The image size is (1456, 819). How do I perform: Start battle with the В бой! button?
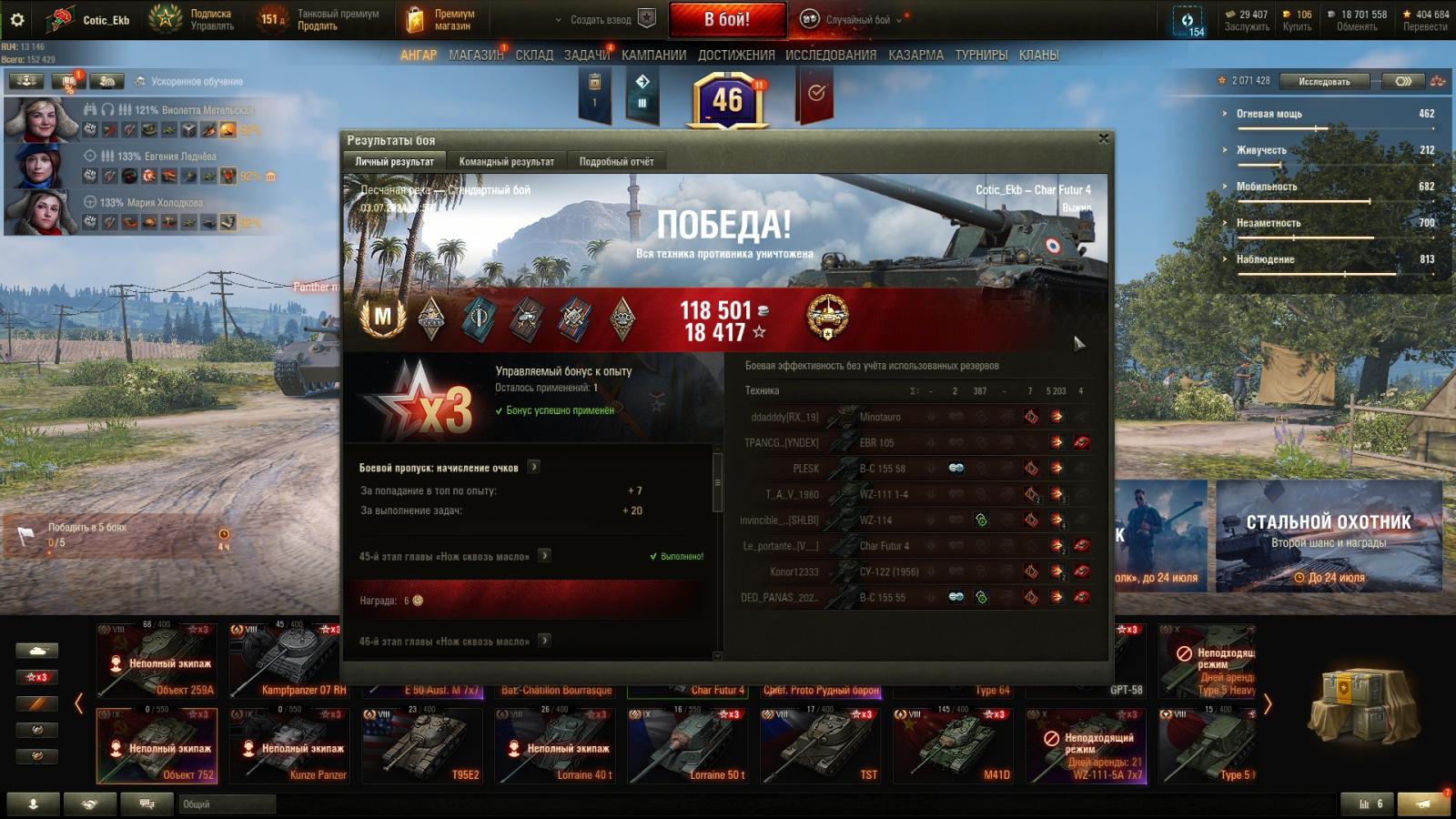coord(727,19)
